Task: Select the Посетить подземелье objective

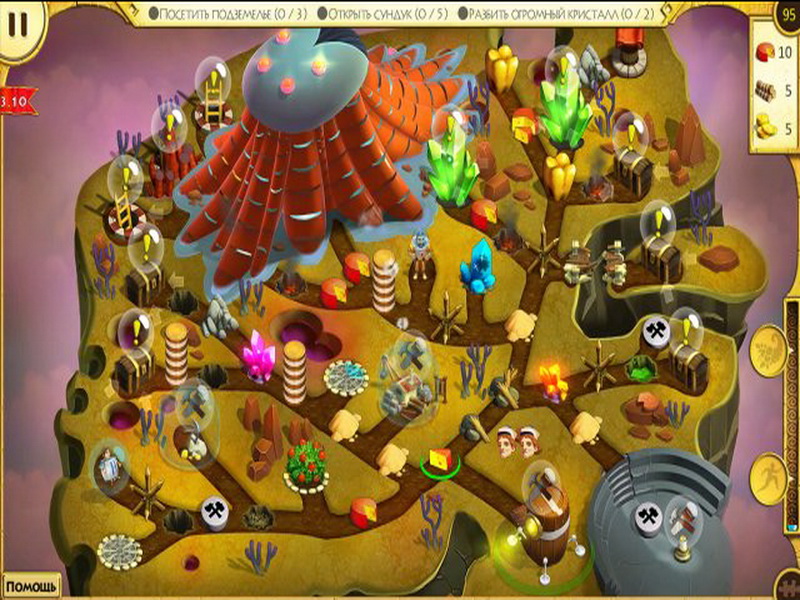Action: point(229,13)
